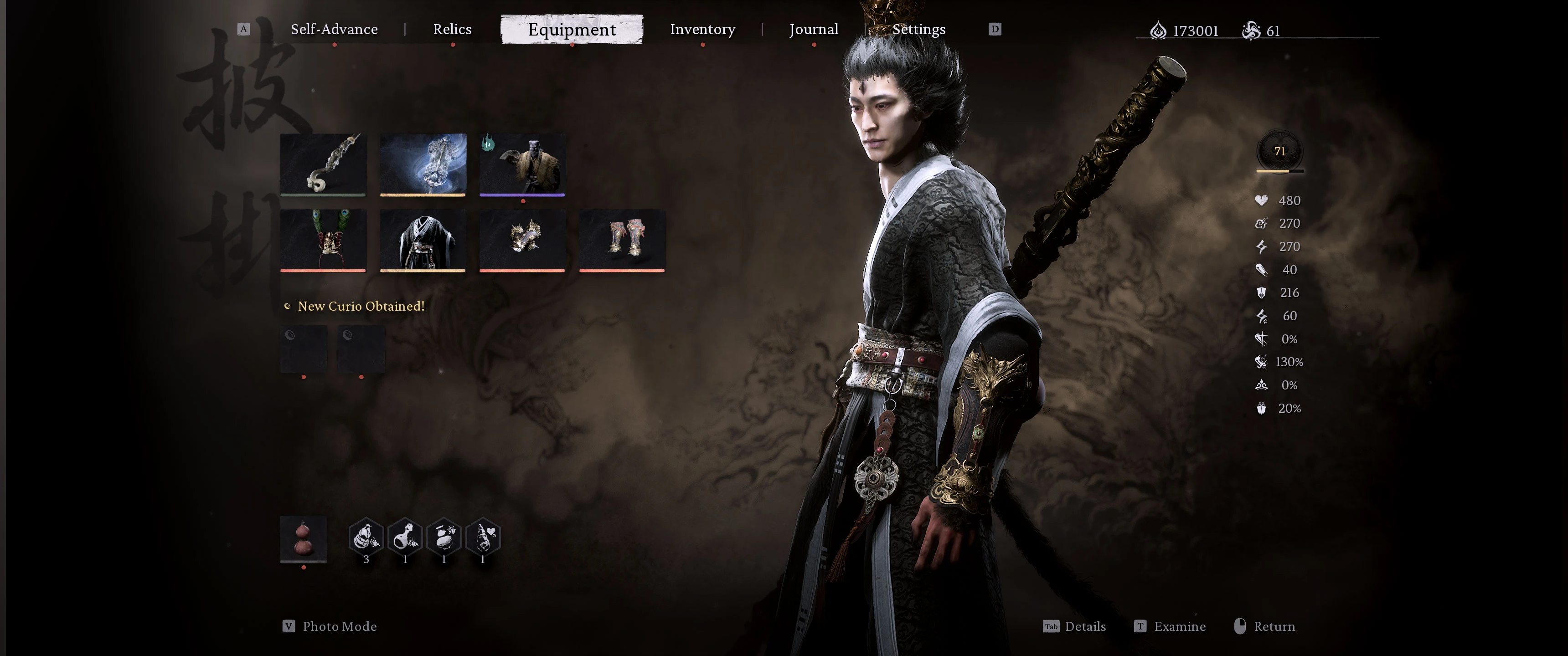Open the Journal tab

pyautogui.click(x=813, y=29)
